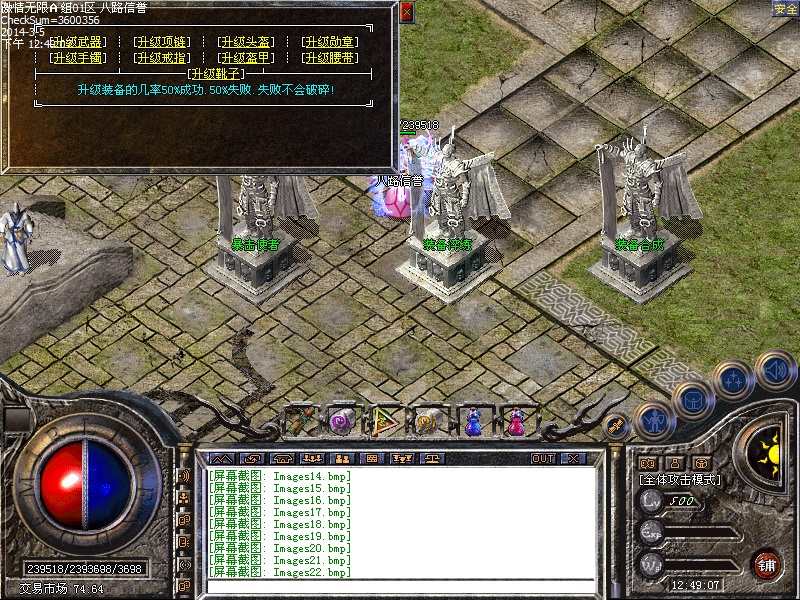The image size is (800, 600).
Task: Toggle sound with the speaker button
Action: pyautogui.click(x=774, y=368)
